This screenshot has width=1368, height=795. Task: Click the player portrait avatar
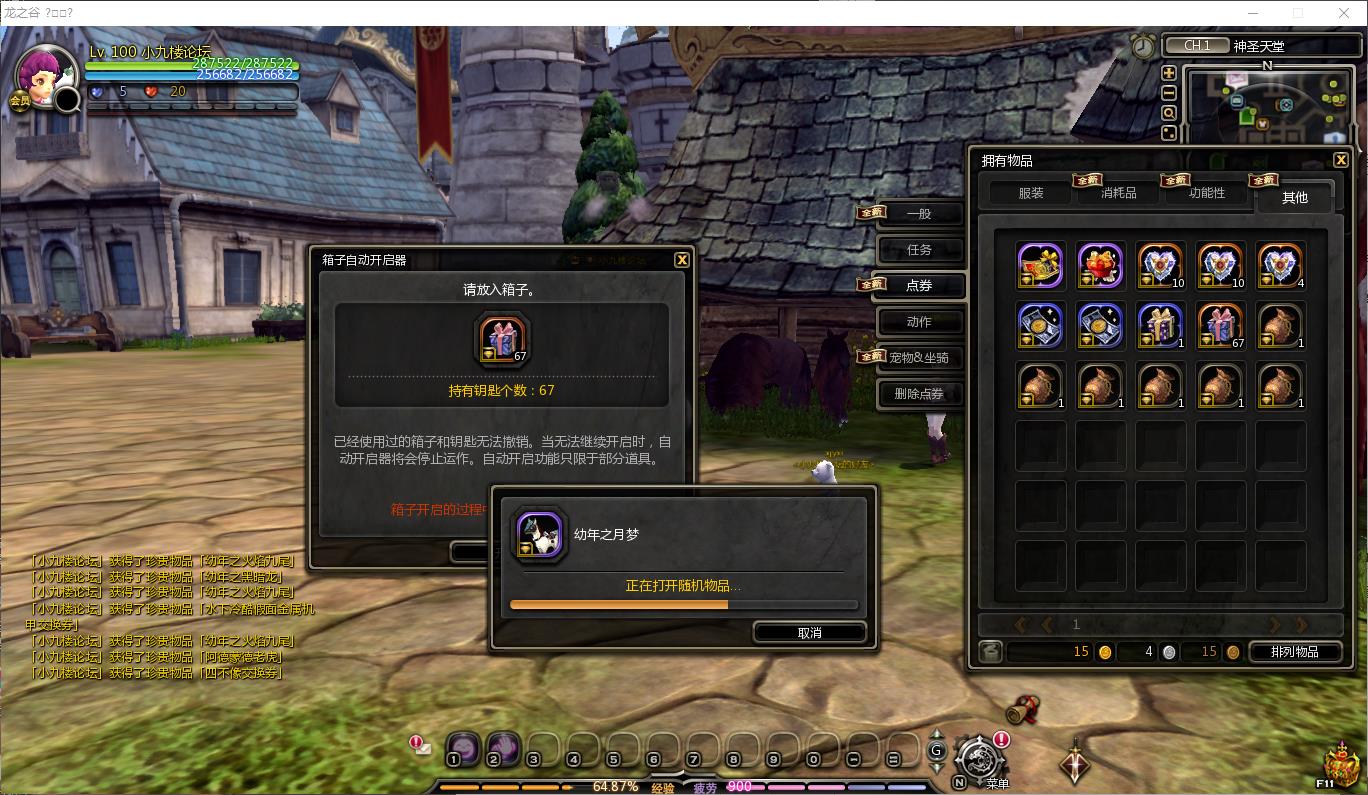[x=45, y=75]
